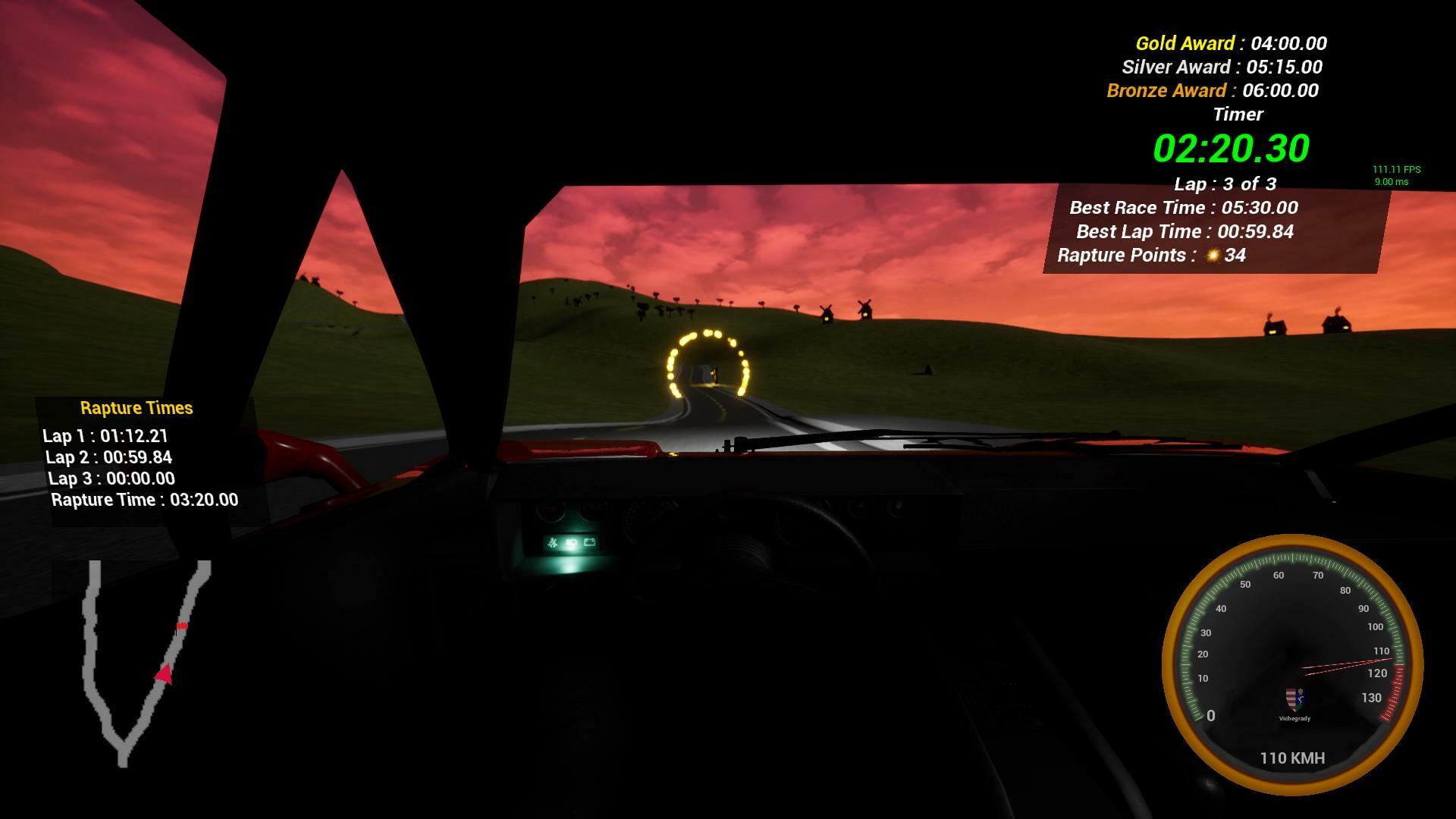Viewport: 1456px width, 819px height.
Task: Select the Timer heading
Action: (1238, 114)
